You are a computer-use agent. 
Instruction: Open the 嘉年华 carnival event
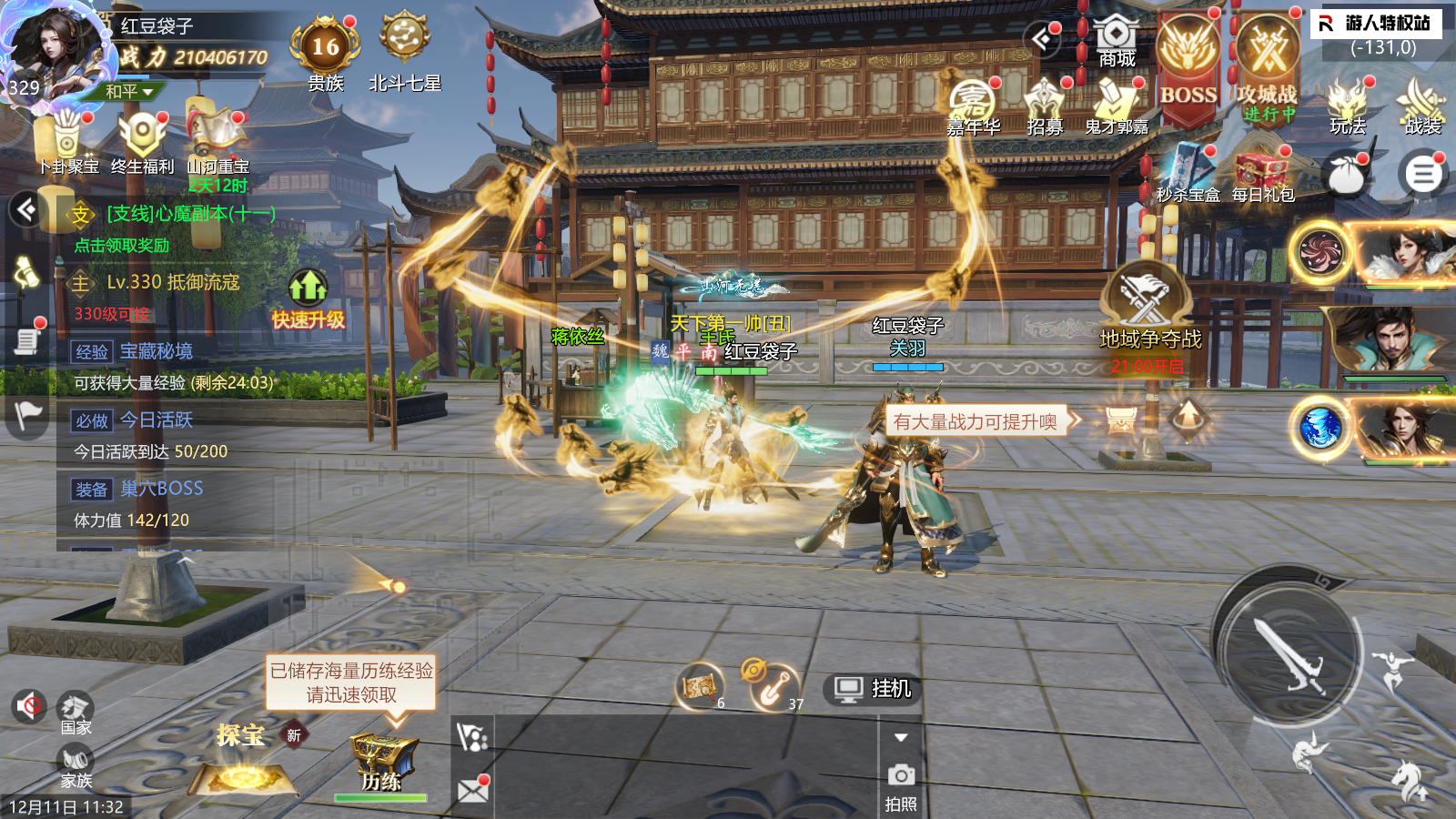[x=973, y=105]
